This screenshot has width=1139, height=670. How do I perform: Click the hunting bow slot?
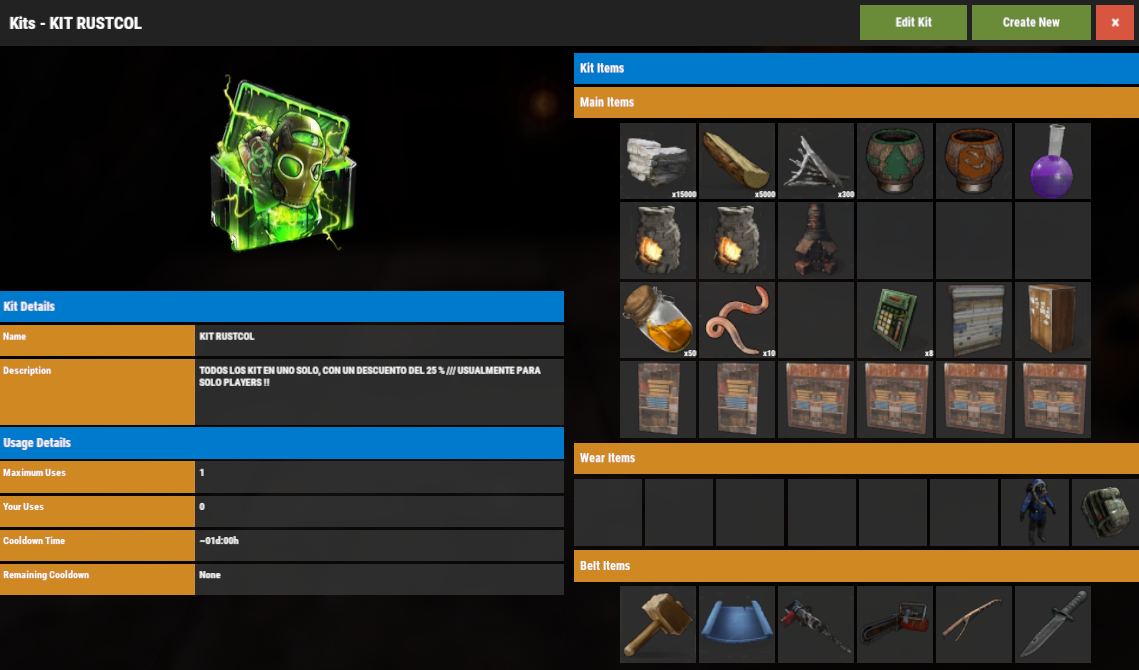(974, 624)
